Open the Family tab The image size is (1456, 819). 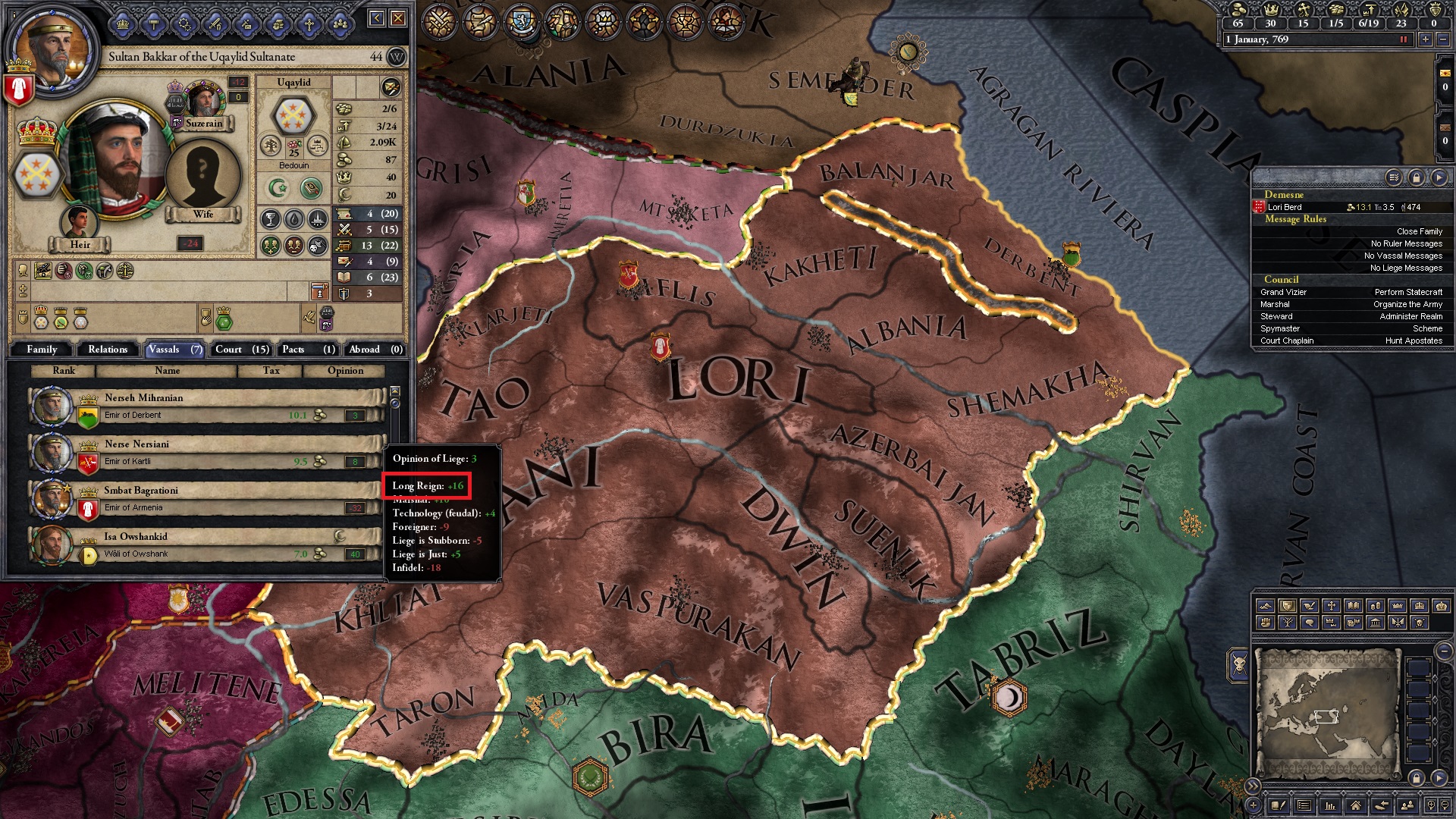42,349
